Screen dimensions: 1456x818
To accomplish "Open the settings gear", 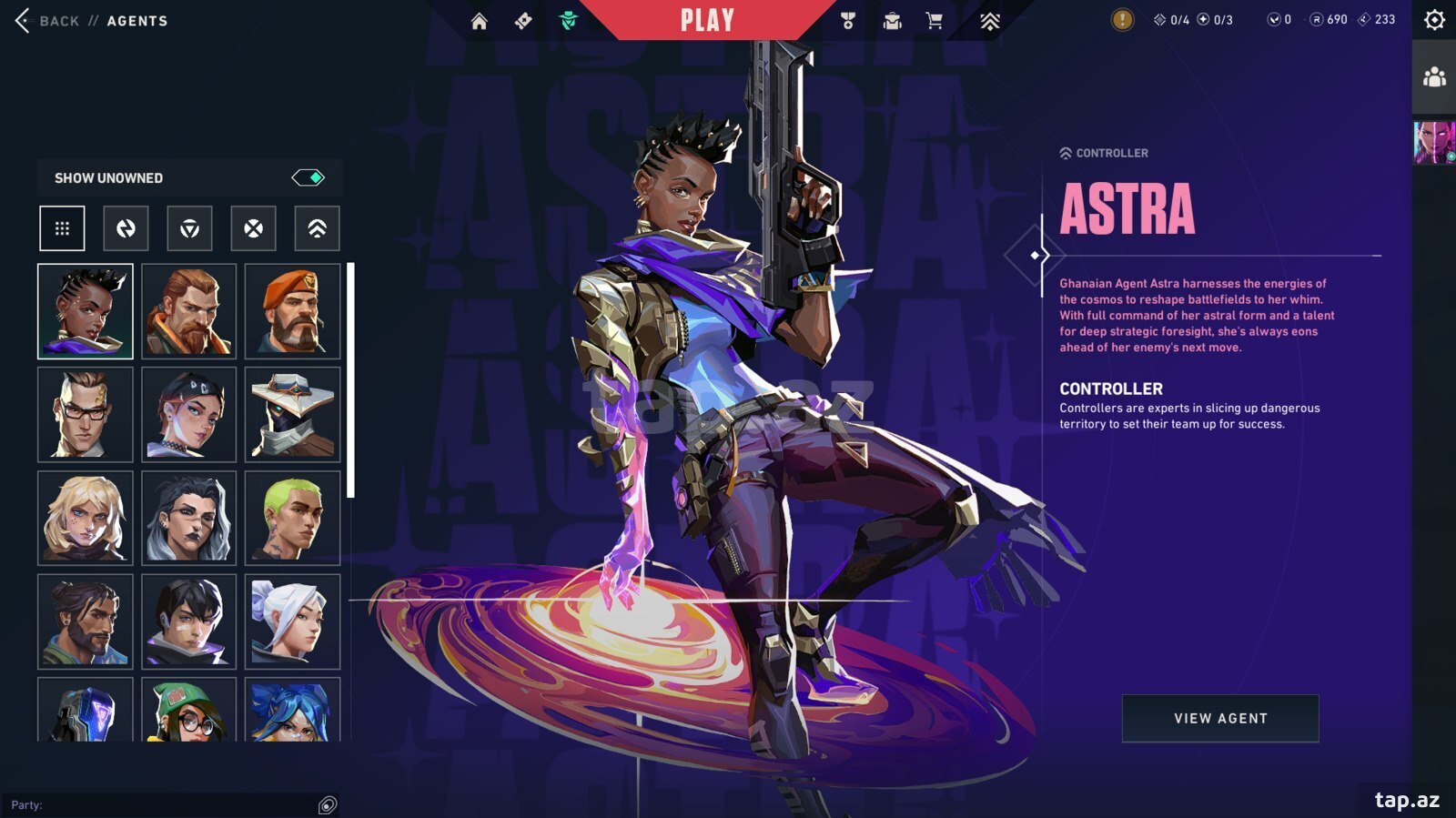I will tap(1434, 20).
